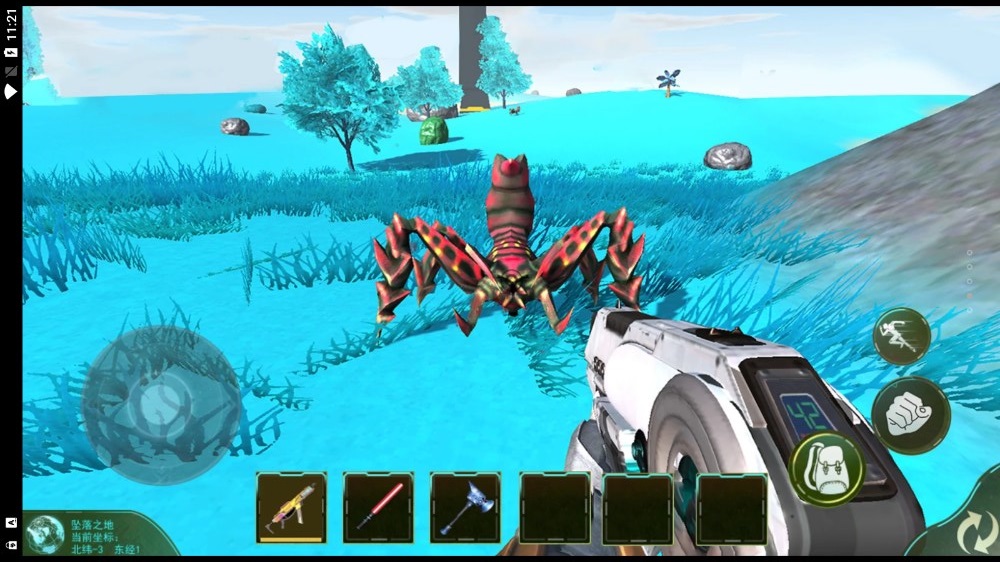Choose the battle axe hotbar slot
Viewport: 1000px width, 562px height.
tap(465, 507)
